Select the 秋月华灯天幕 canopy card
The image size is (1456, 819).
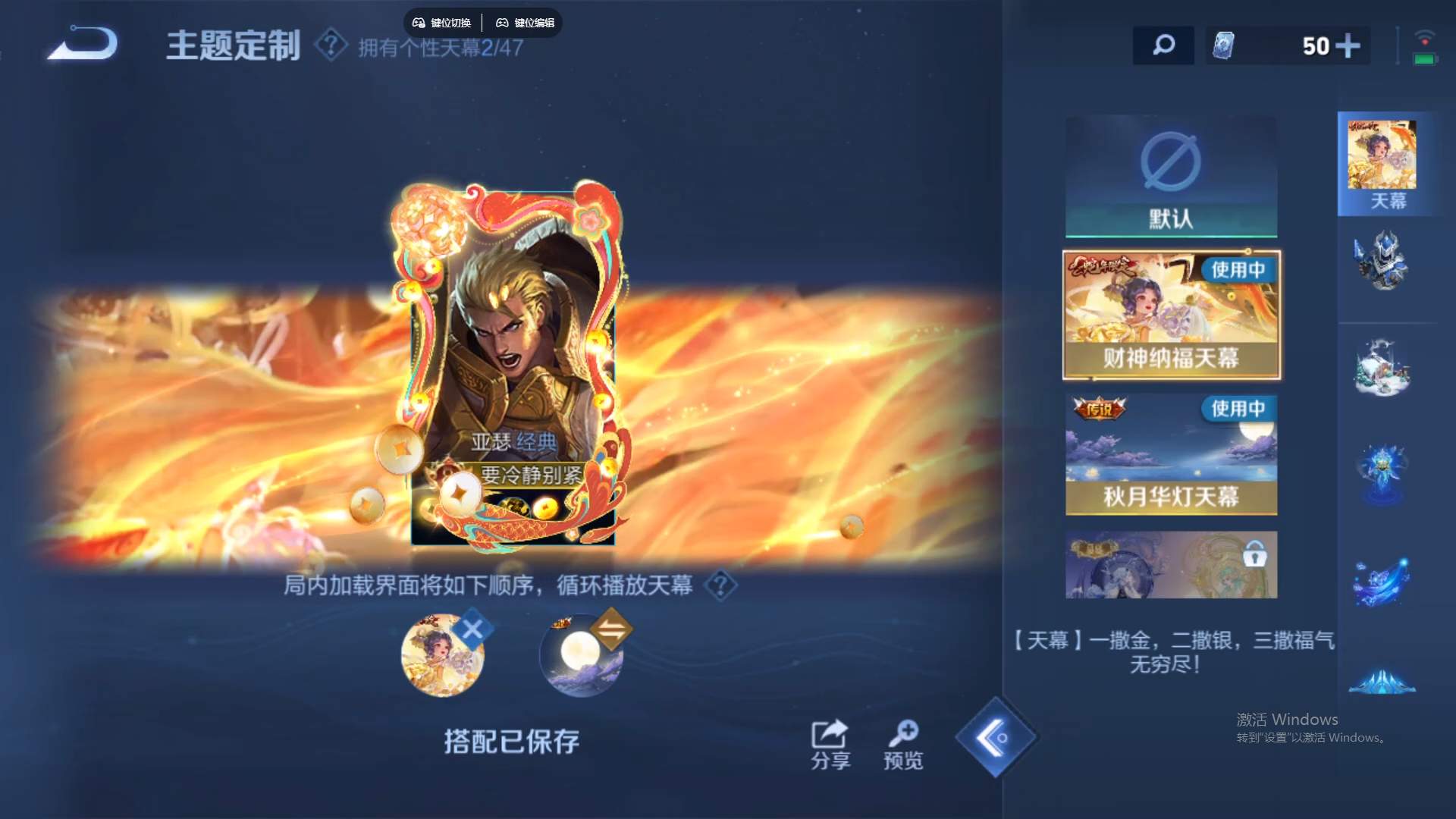click(1171, 455)
